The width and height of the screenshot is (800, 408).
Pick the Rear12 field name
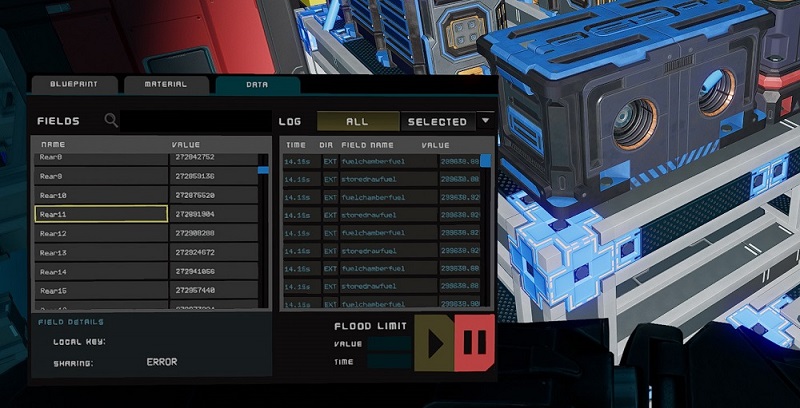point(101,233)
